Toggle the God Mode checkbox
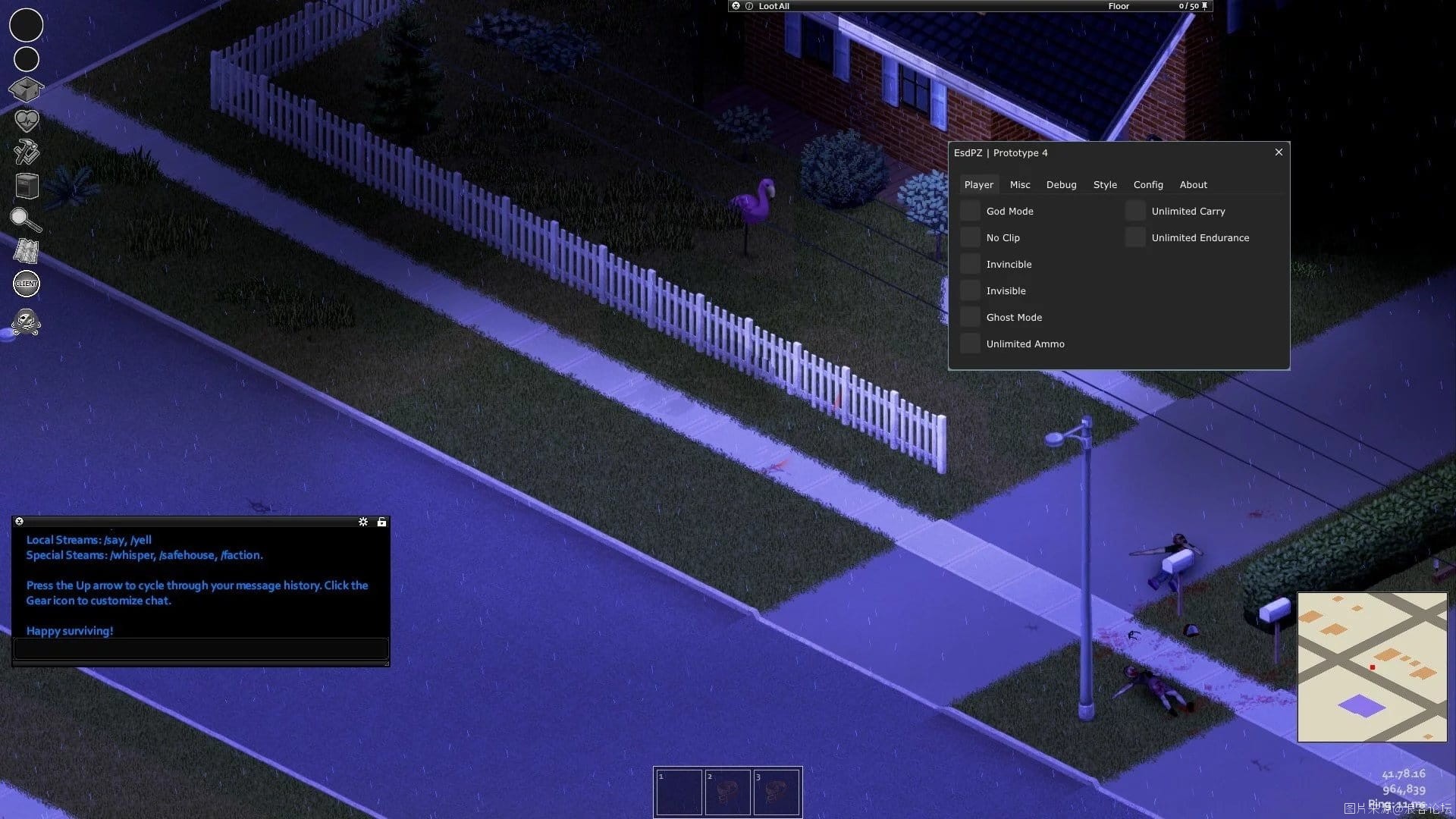Screen dimensions: 1456x819 [x=970, y=211]
